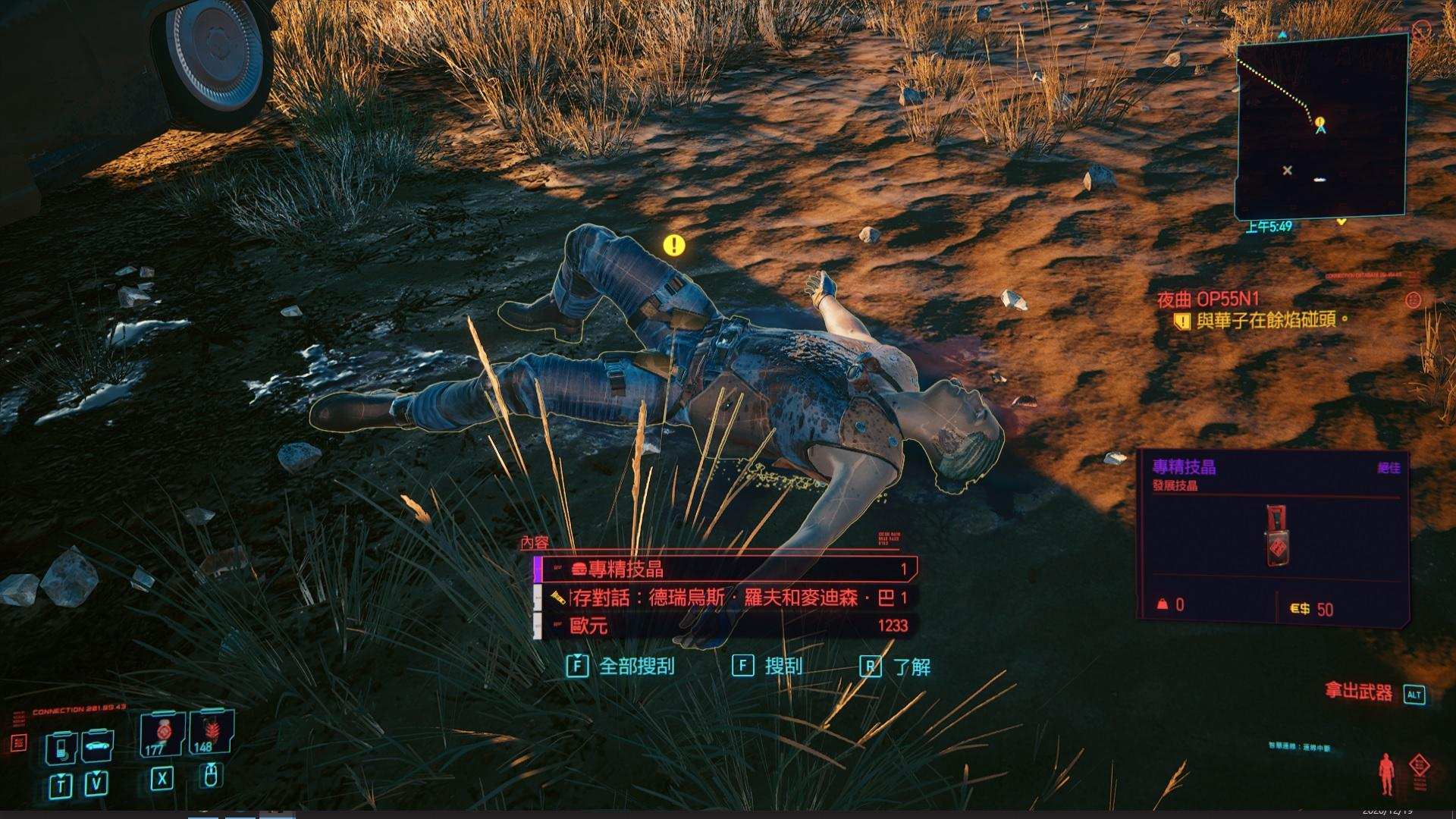Select the 專精技晶 loot row
This screenshot has width=1456, height=819.
point(725,569)
